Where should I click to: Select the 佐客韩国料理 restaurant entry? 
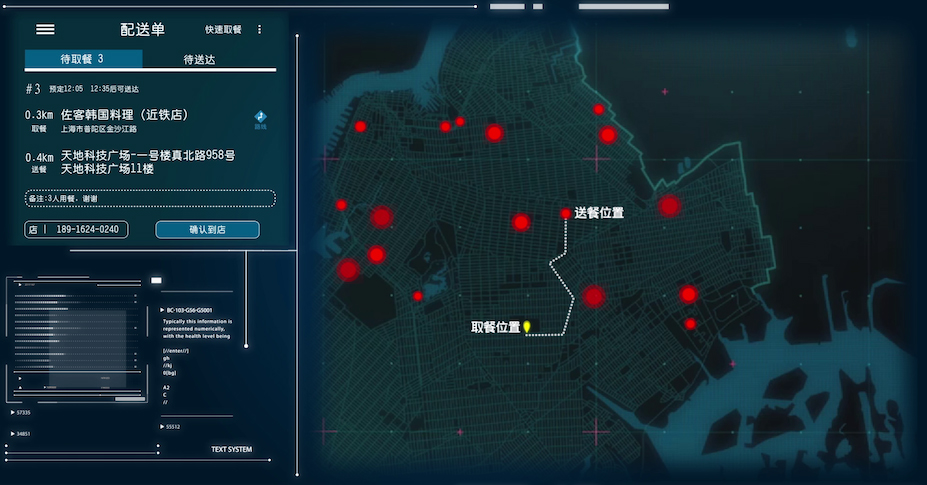pyautogui.click(x=125, y=115)
